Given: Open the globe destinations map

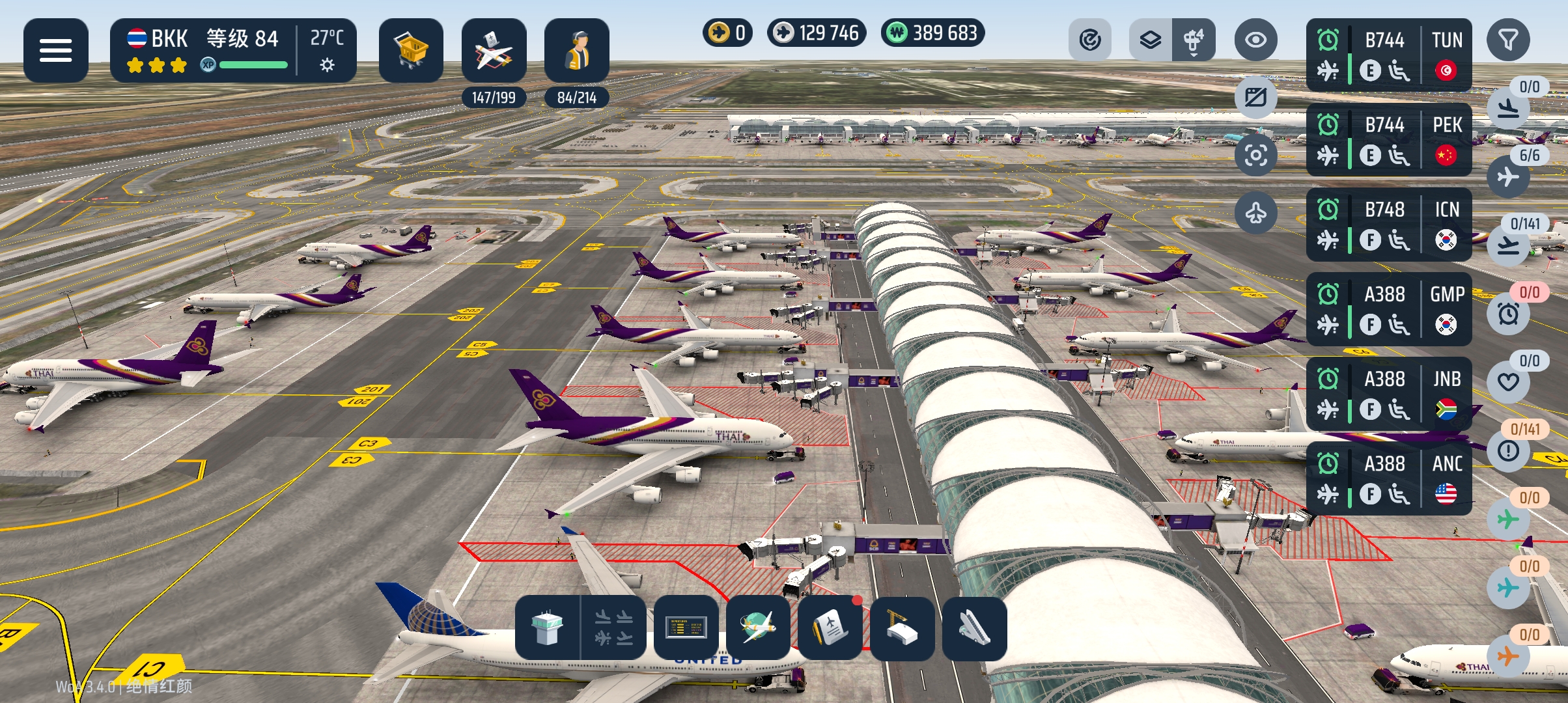Looking at the screenshot, I should pyautogui.click(x=758, y=627).
